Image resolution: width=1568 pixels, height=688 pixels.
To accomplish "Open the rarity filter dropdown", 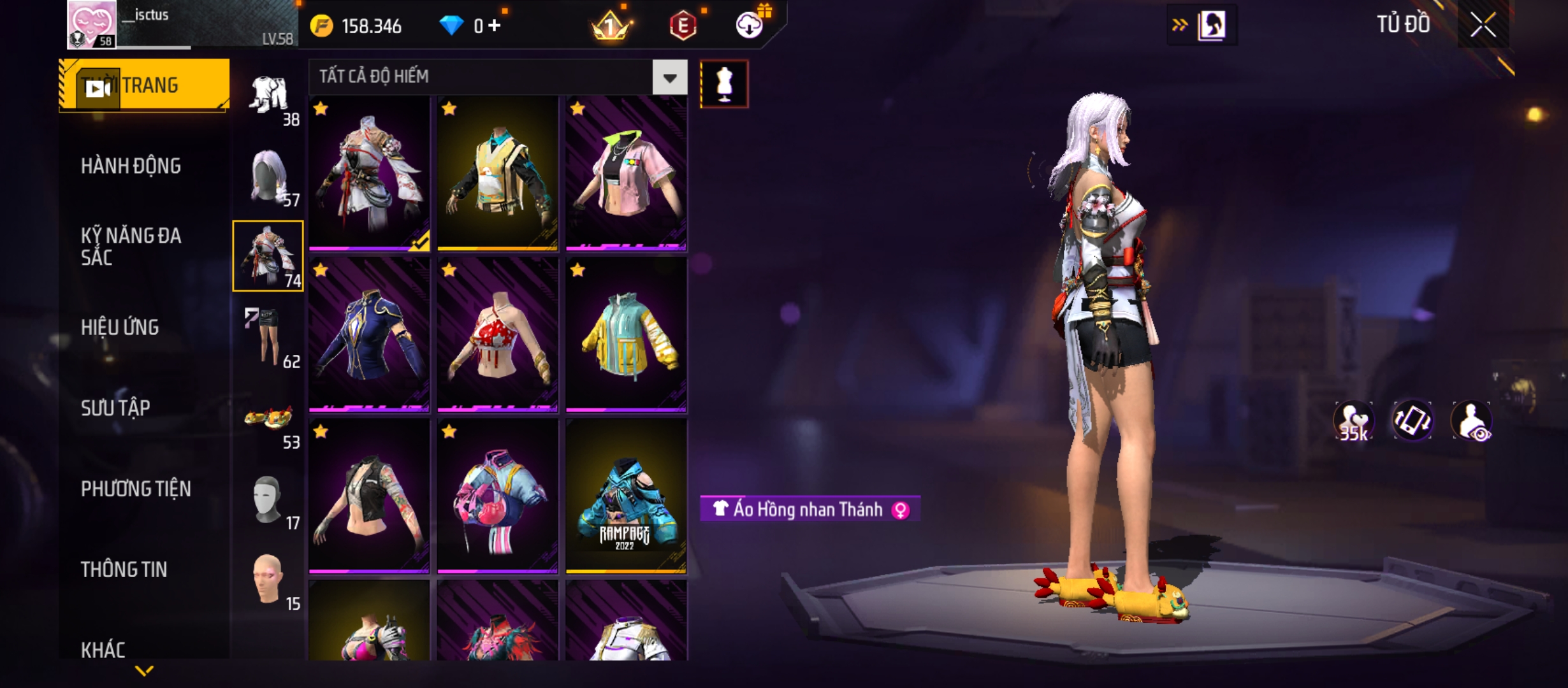I will click(669, 78).
